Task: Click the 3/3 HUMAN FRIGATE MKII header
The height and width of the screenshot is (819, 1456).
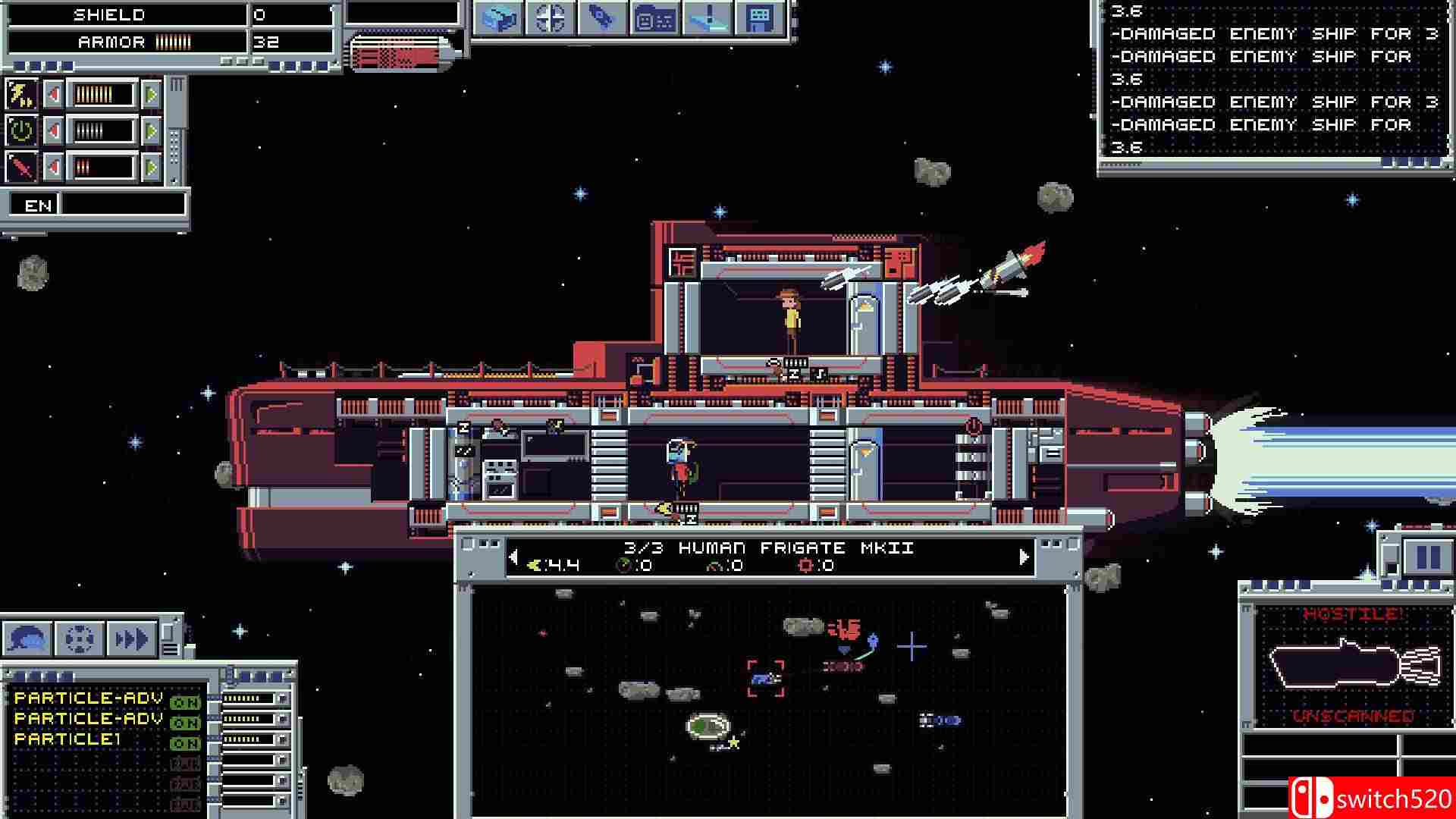Action: 770,547
